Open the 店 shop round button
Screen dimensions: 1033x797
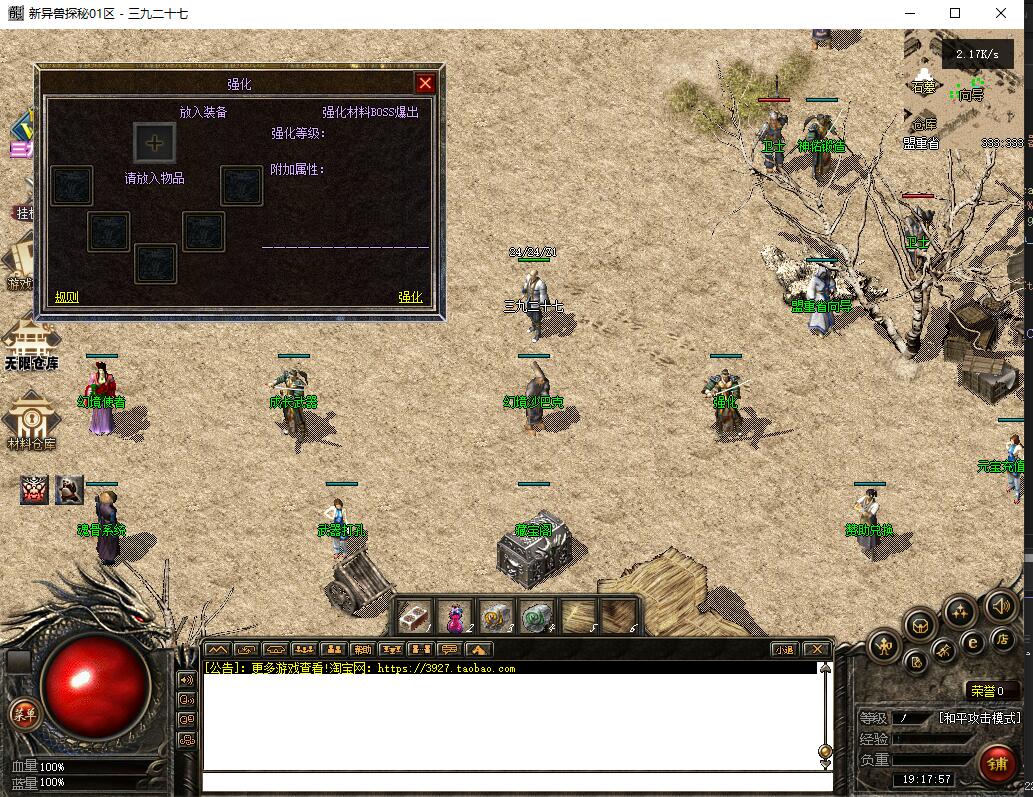(1002, 638)
